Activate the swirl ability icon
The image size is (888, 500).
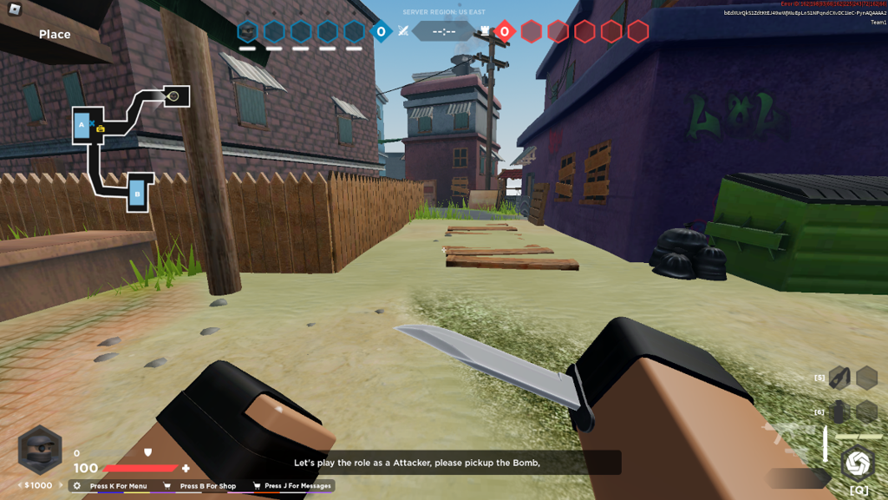pos(857,463)
